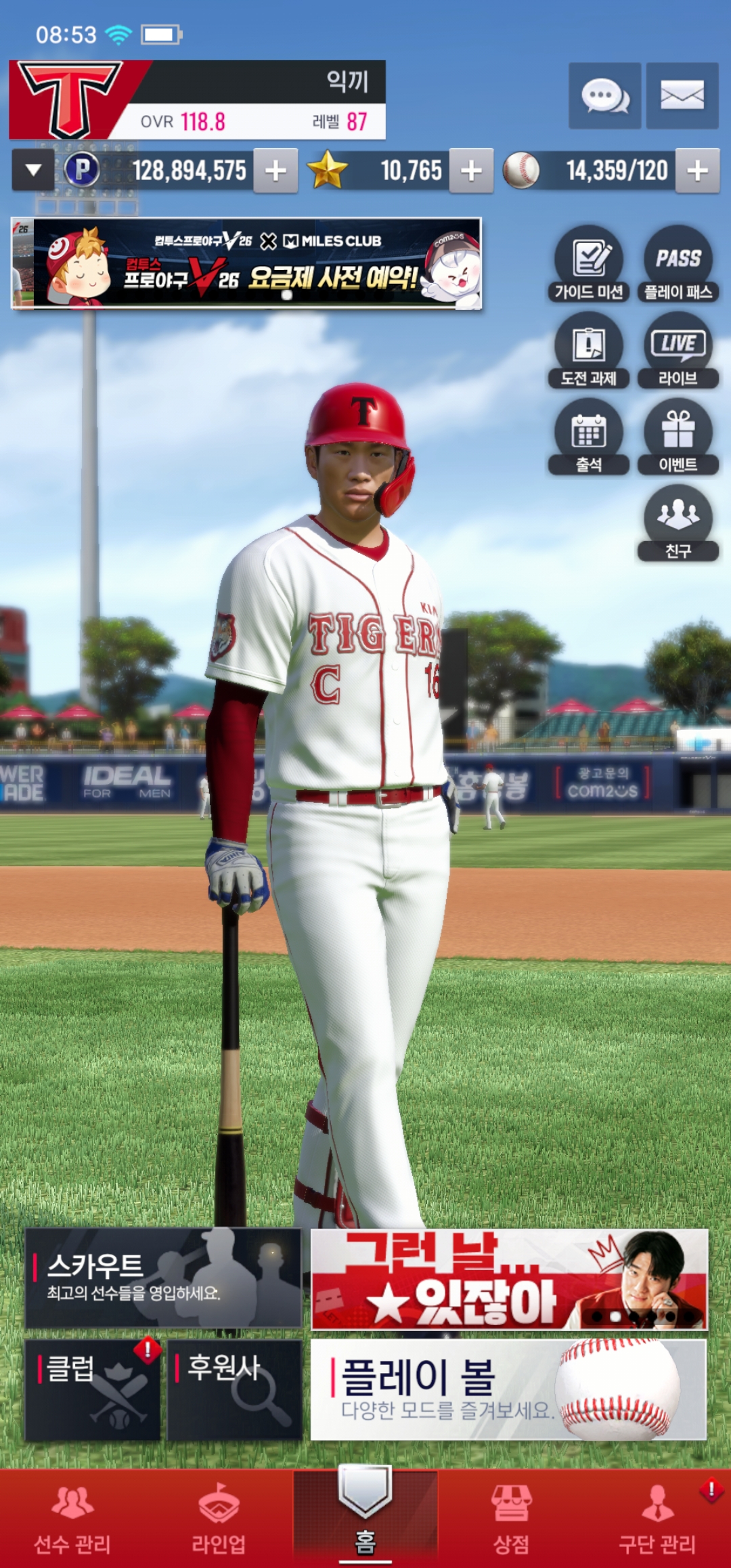The height and width of the screenshot is (1568, 731).
Task: Open the 스카우트 scout panel
Action: (x=163, y=1278)
